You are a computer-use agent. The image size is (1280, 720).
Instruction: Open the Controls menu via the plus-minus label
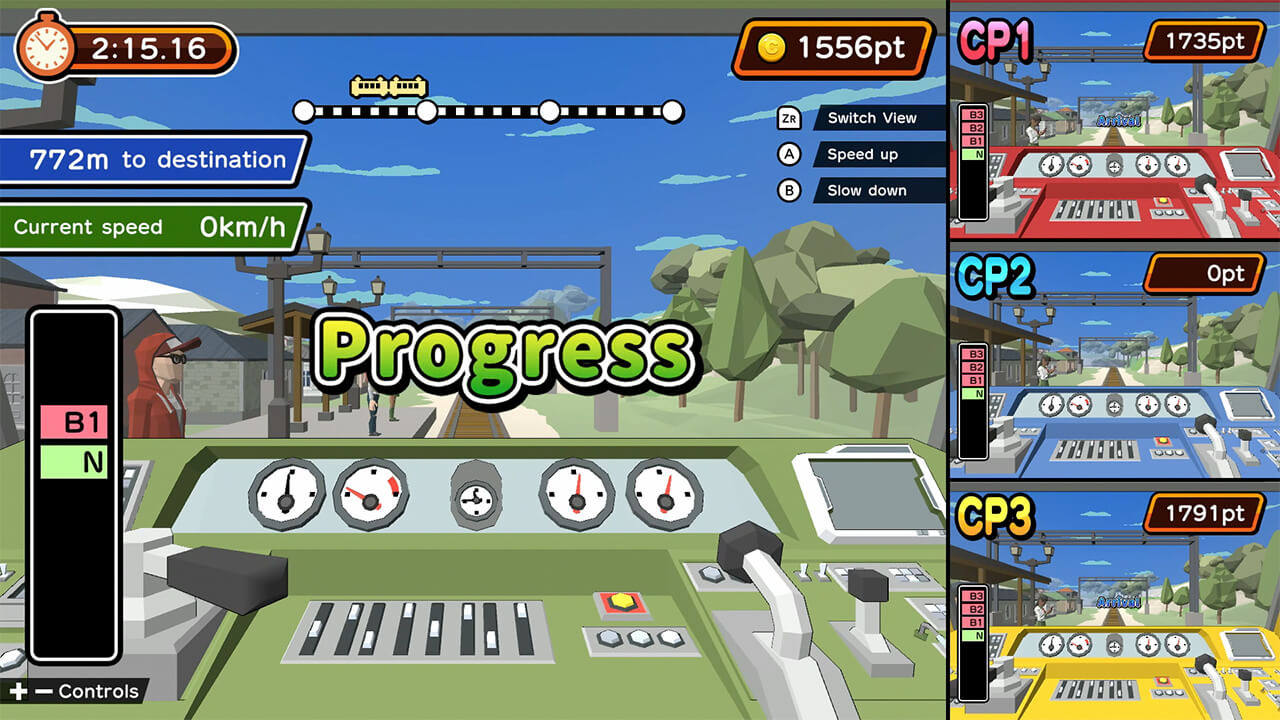click(70, 691)
